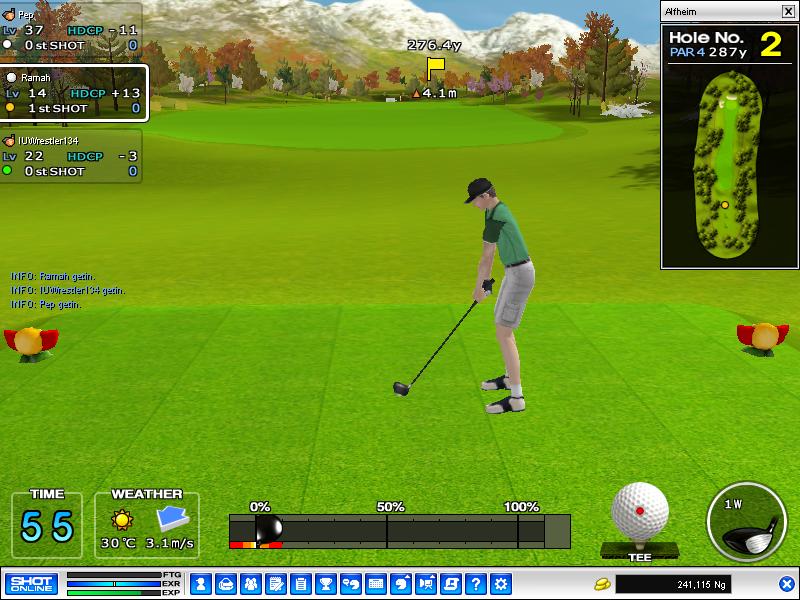This screenshot has width=800, height=600.
Task: Open the clipboard list icon
Action: [301, 583]
